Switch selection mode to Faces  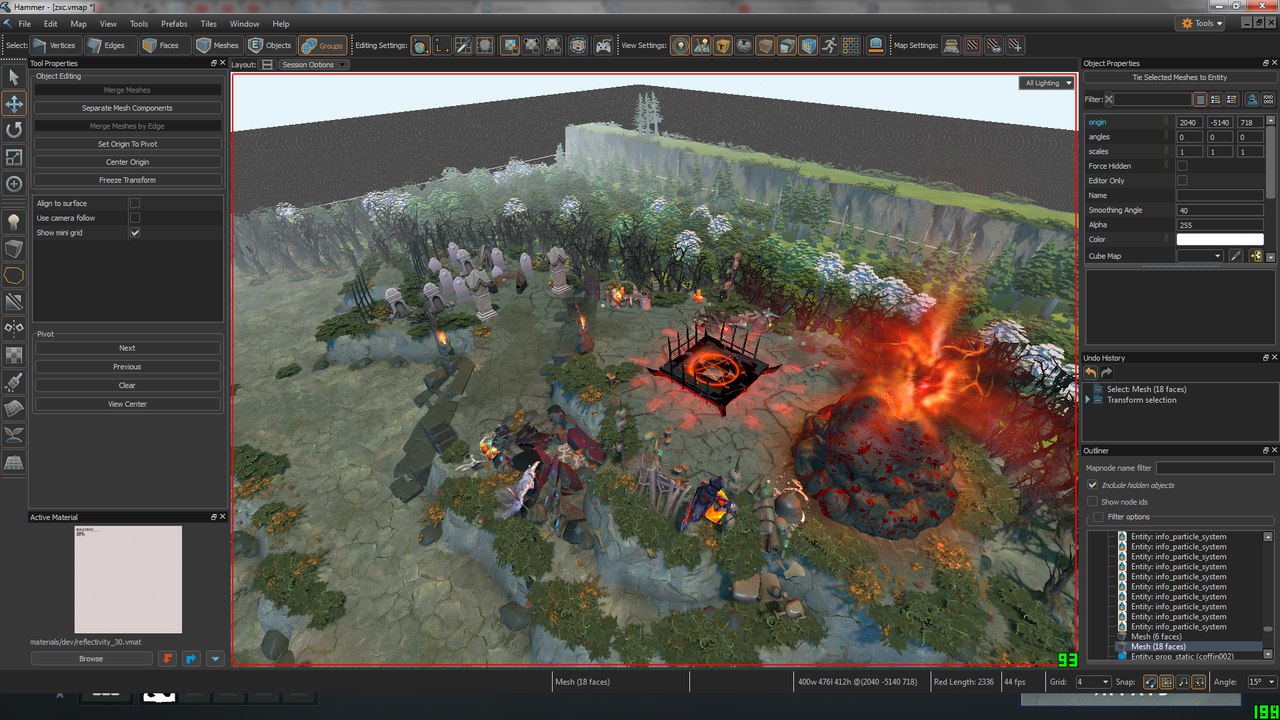tap(161, 45)
